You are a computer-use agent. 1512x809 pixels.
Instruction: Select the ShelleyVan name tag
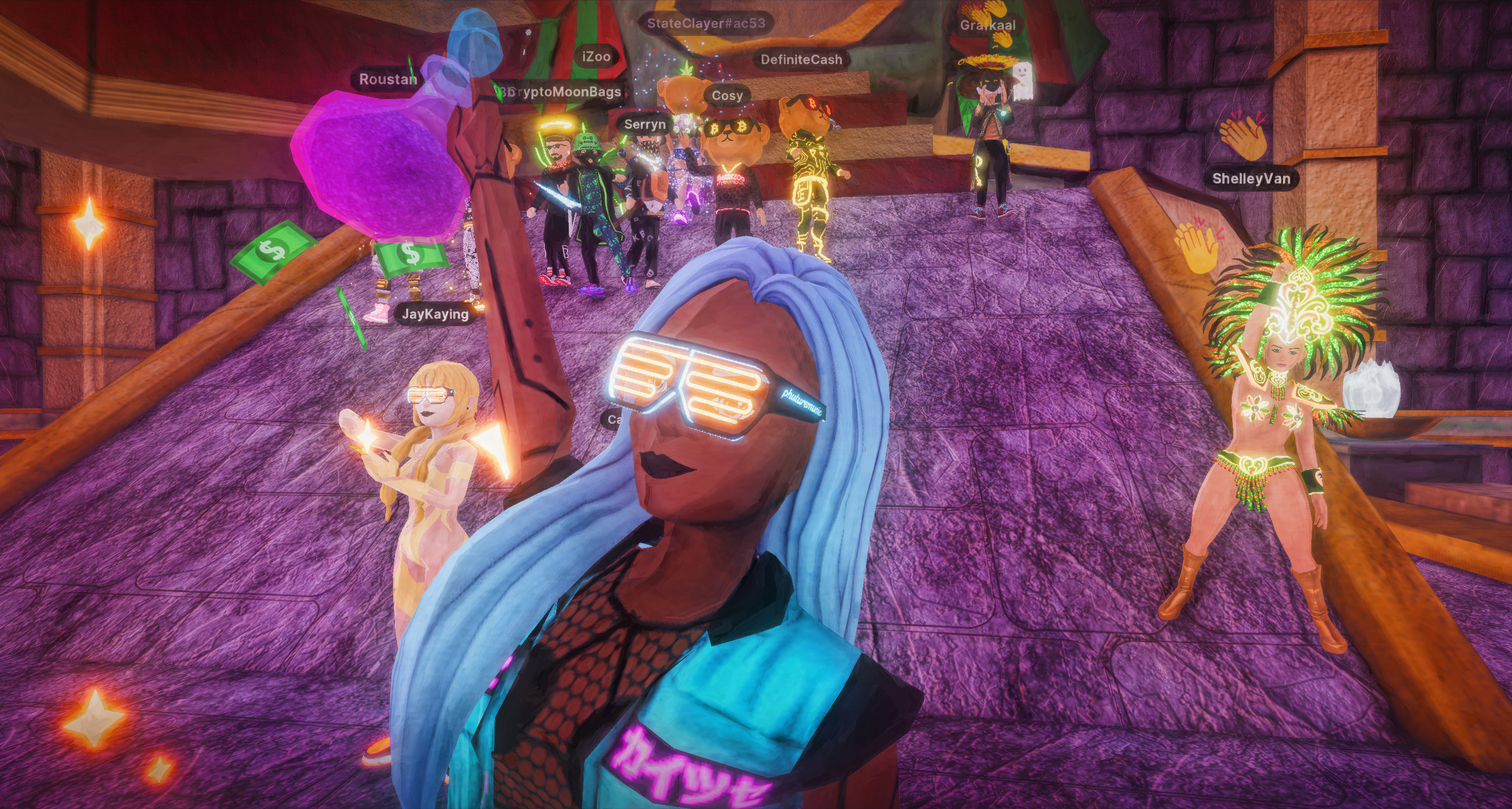coord(1251,179)
